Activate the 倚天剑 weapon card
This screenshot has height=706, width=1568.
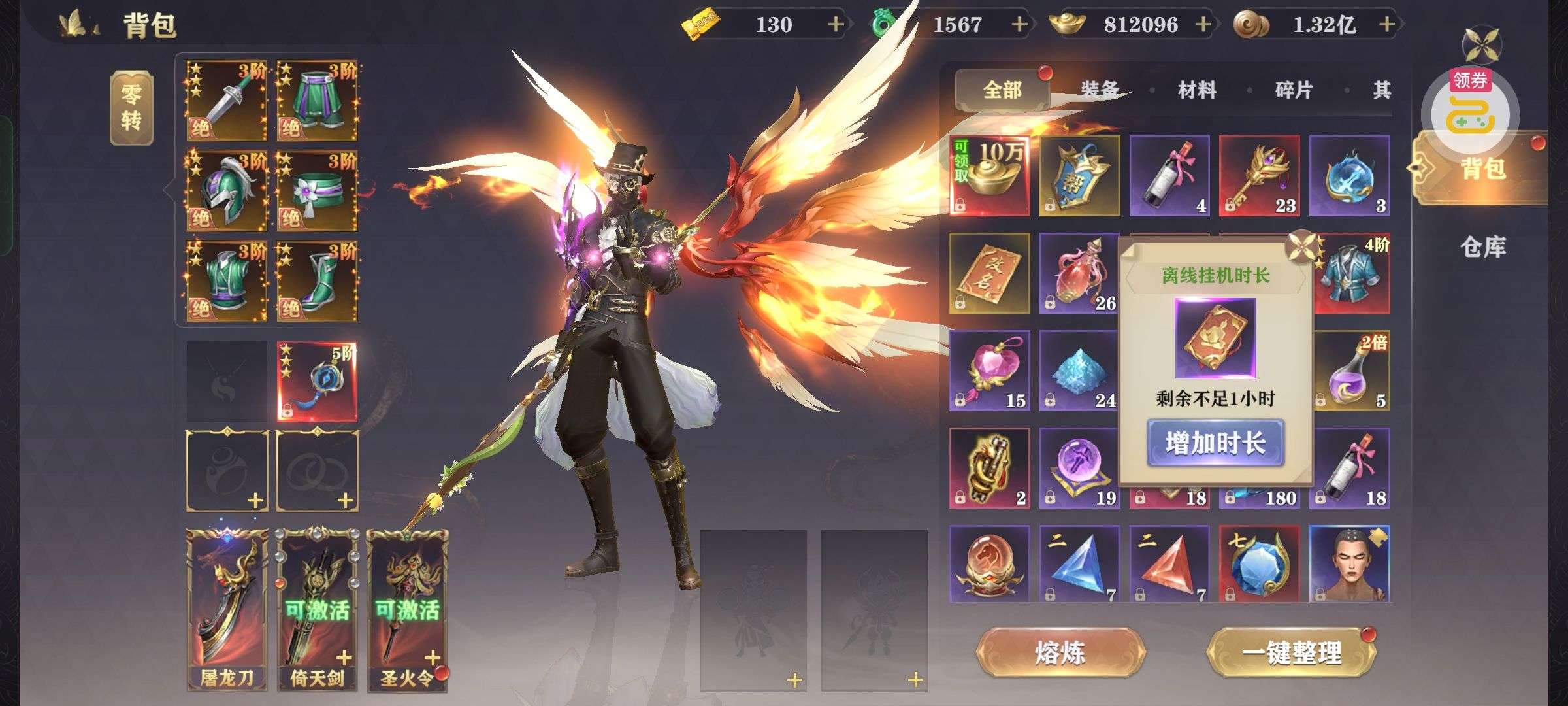(317, 608)
